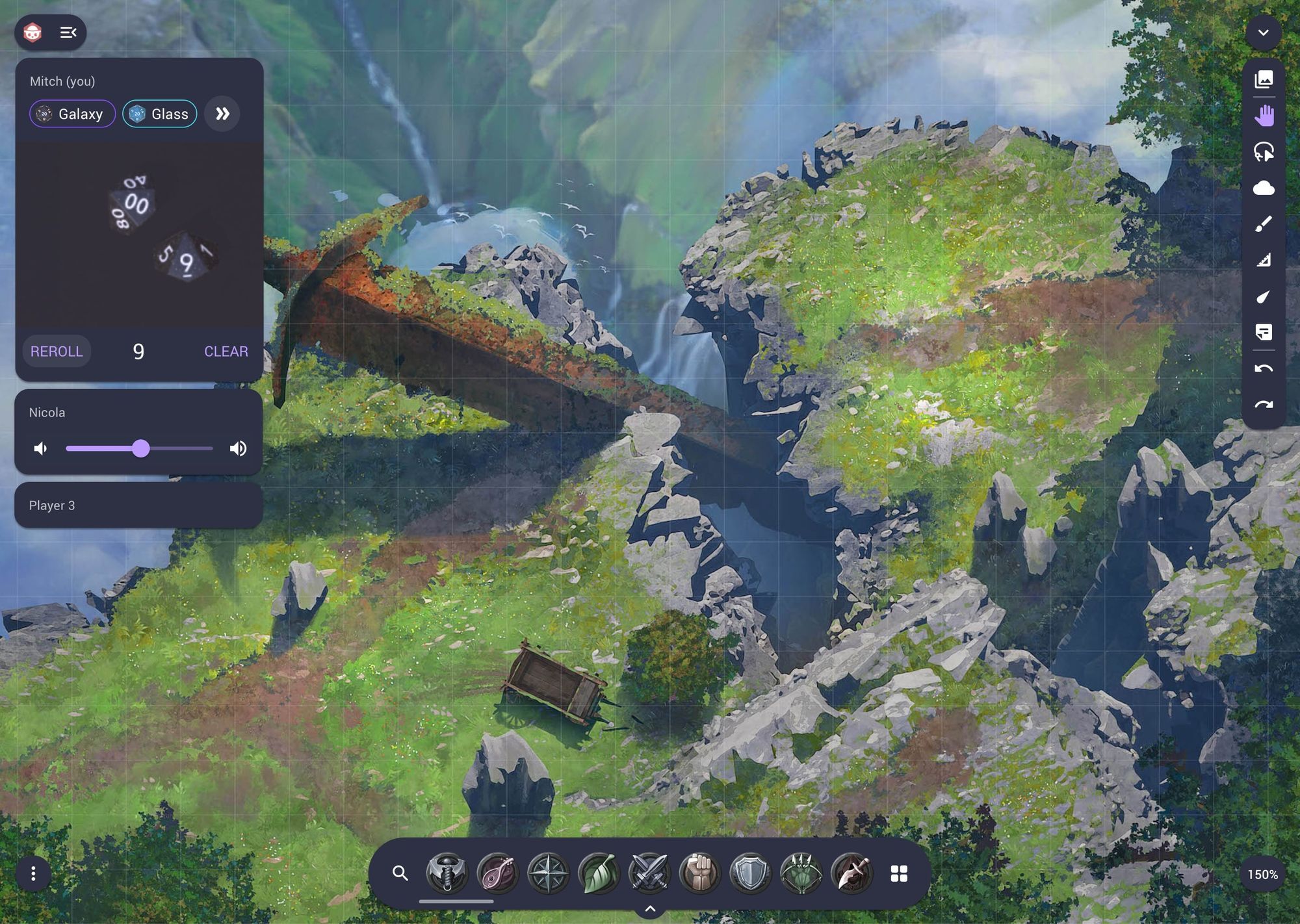
Task: Expand more dice options with double-arrow
Action: (x=222, y=114)
